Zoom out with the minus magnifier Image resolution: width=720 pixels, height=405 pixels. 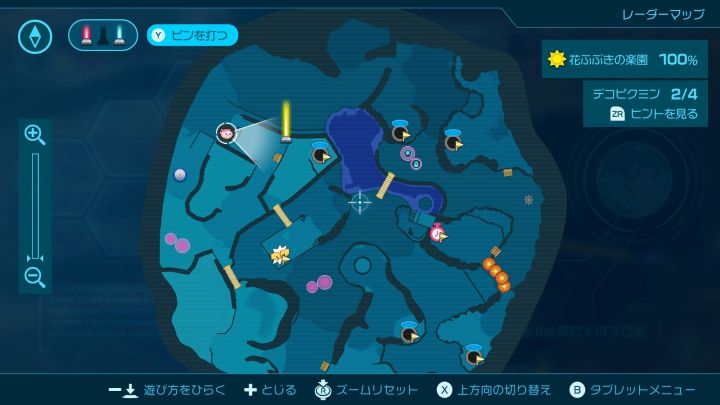(x=34, y=278)
